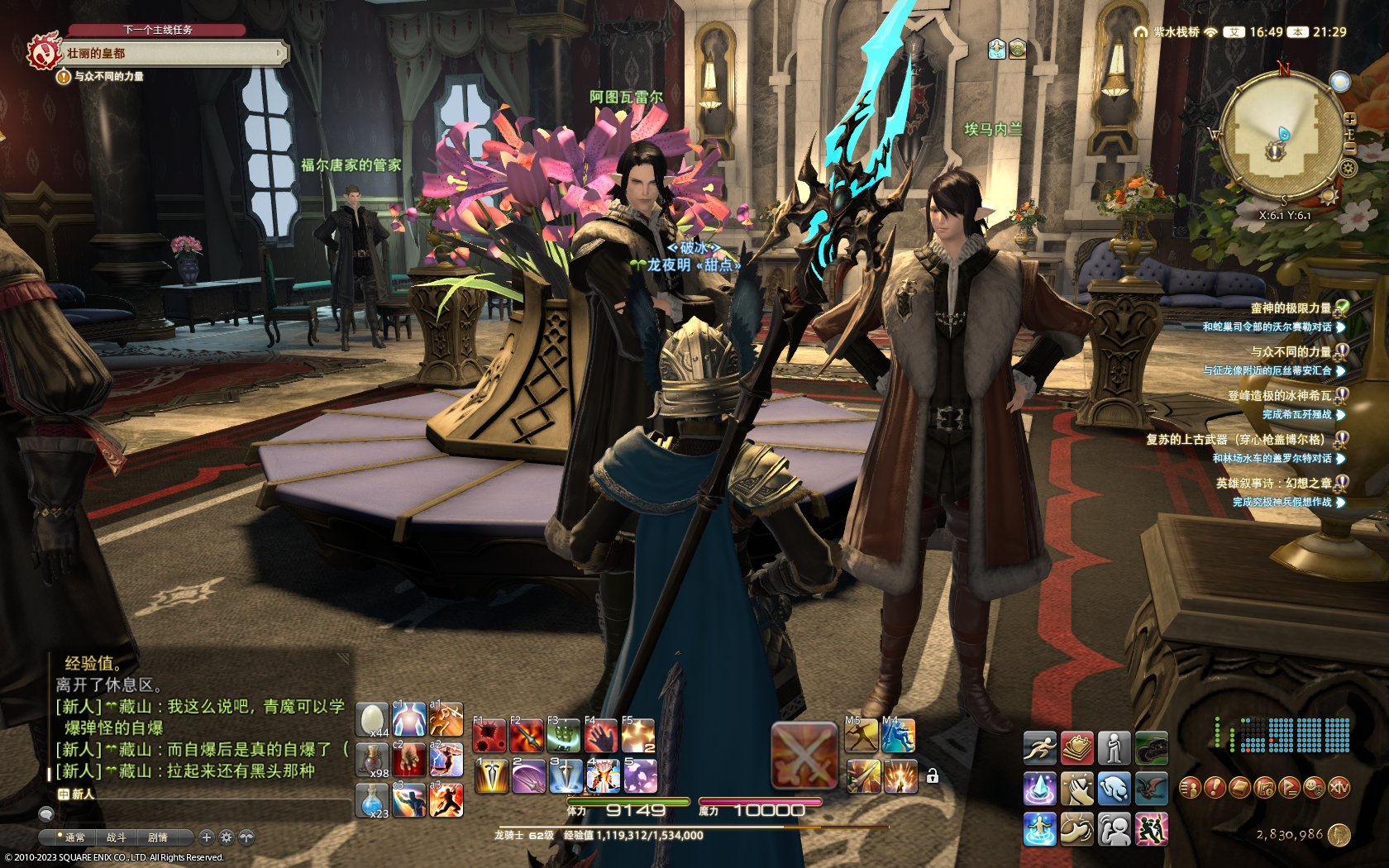Summon the dragon mount icon

(1151, 789)
